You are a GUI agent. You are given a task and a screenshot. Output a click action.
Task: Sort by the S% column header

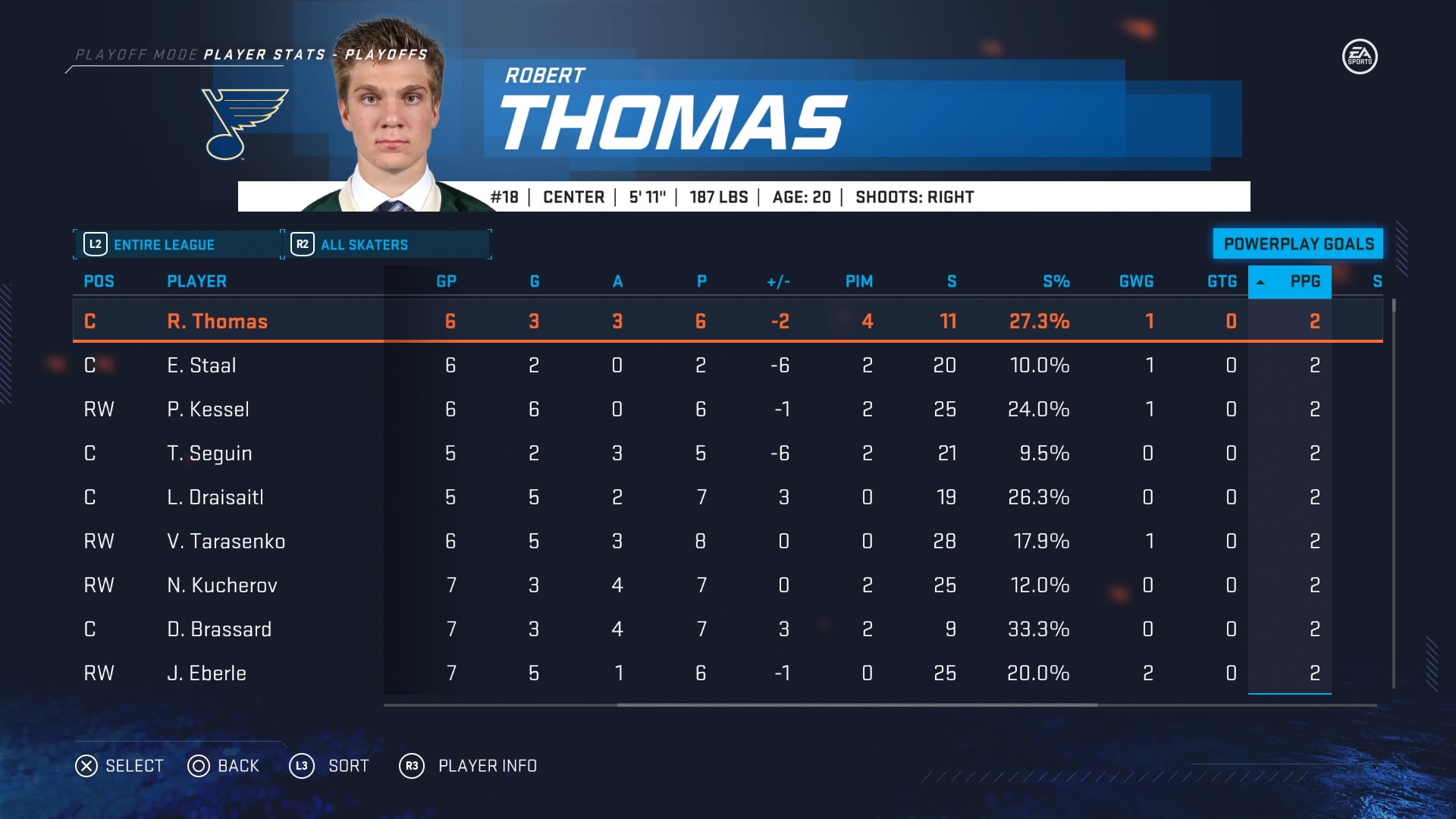1056,281
